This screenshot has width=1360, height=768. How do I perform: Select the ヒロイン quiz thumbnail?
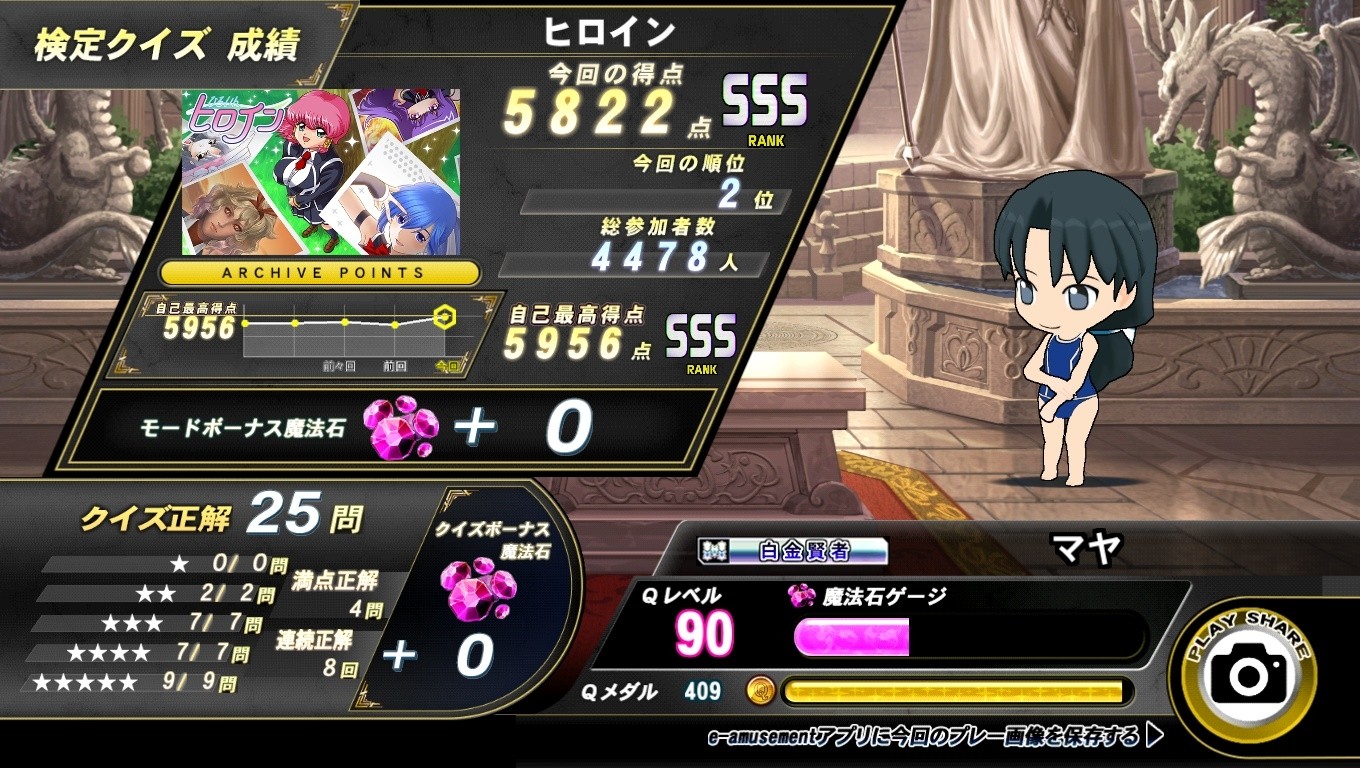coord(320,172)
